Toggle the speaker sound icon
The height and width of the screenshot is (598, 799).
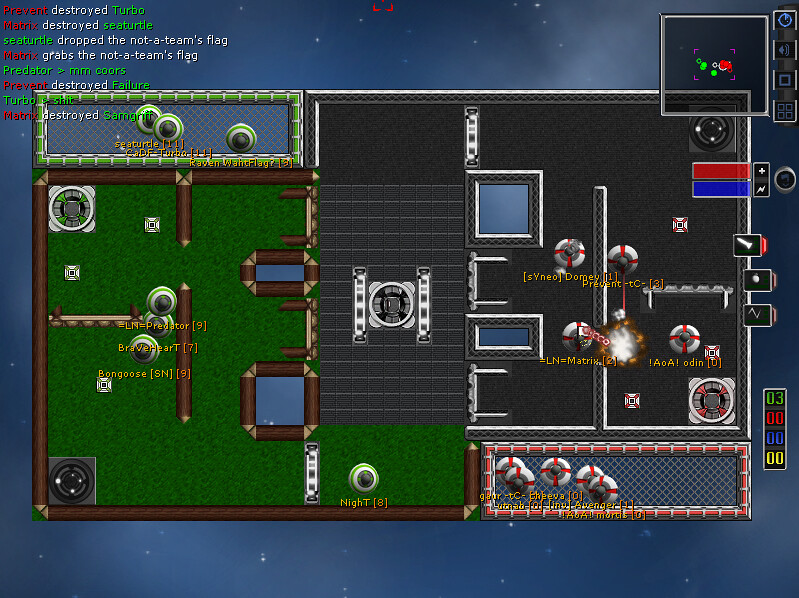tap(784, 50)
